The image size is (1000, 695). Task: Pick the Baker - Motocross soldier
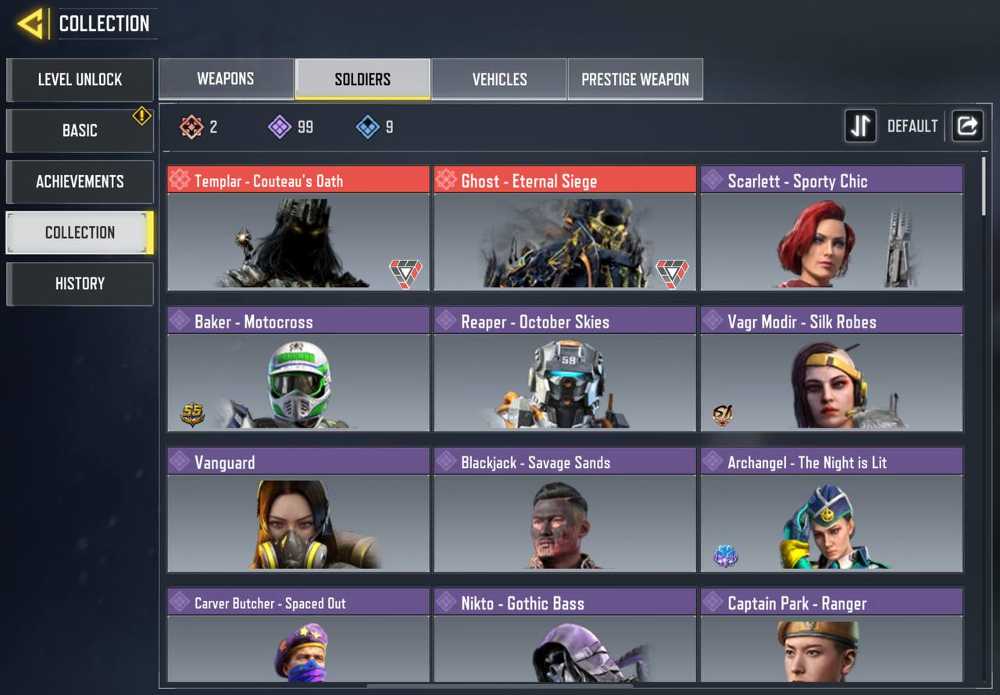pos(298,369)
